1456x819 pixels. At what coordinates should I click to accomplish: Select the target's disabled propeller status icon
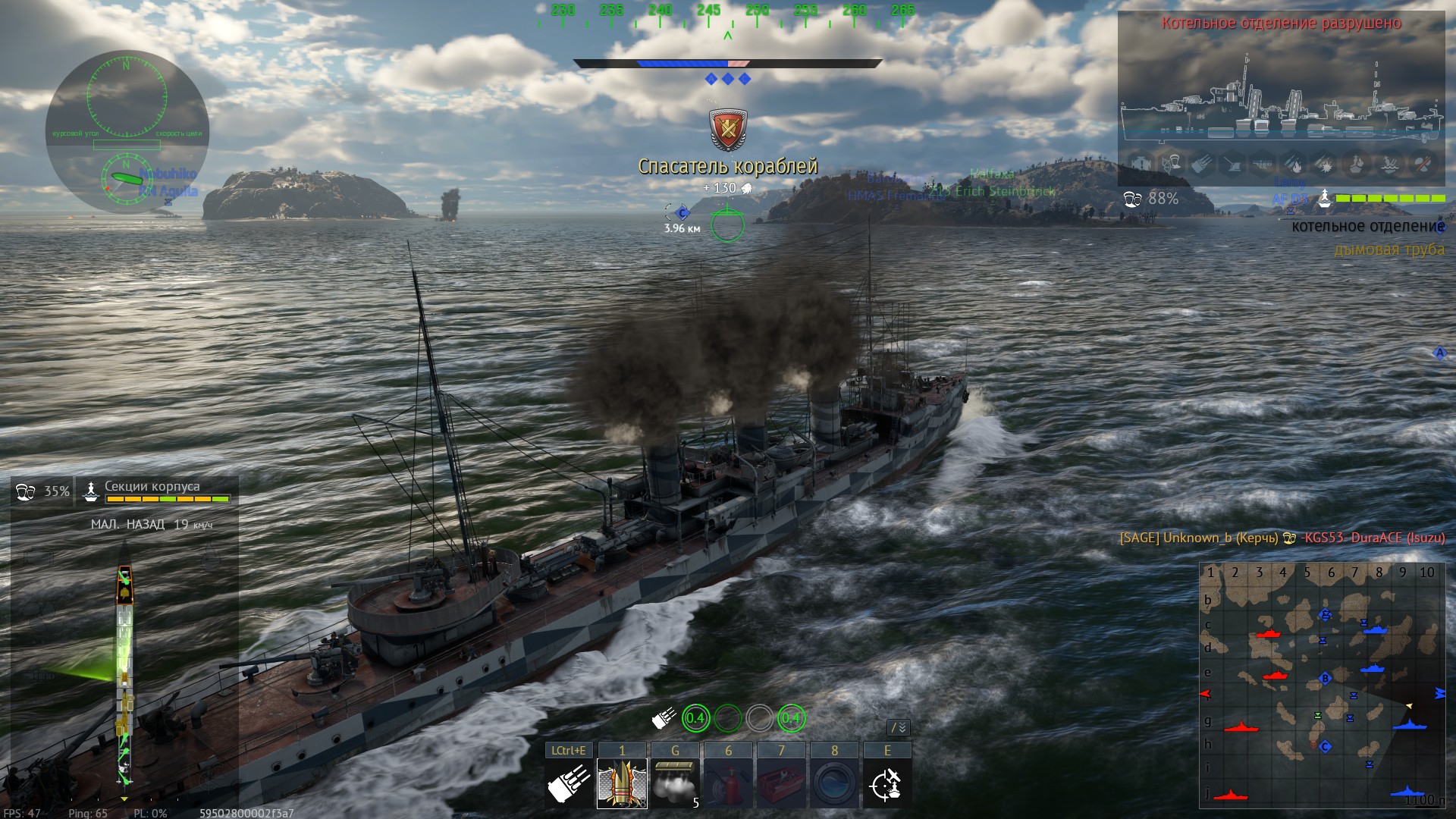(1423, 163)
